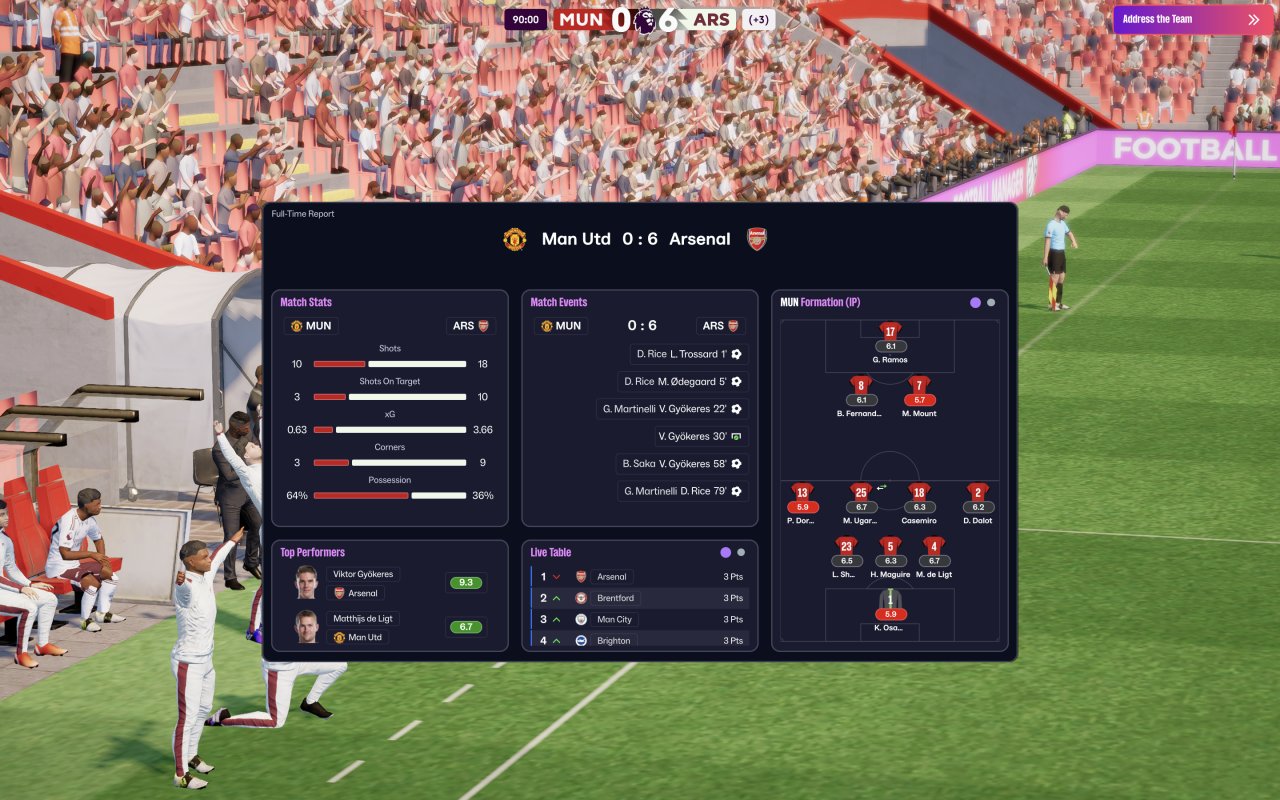The height and width of the screenshot is (800, 1280).
Task: Click the Address the Team button
Action: click(1189, 19)
